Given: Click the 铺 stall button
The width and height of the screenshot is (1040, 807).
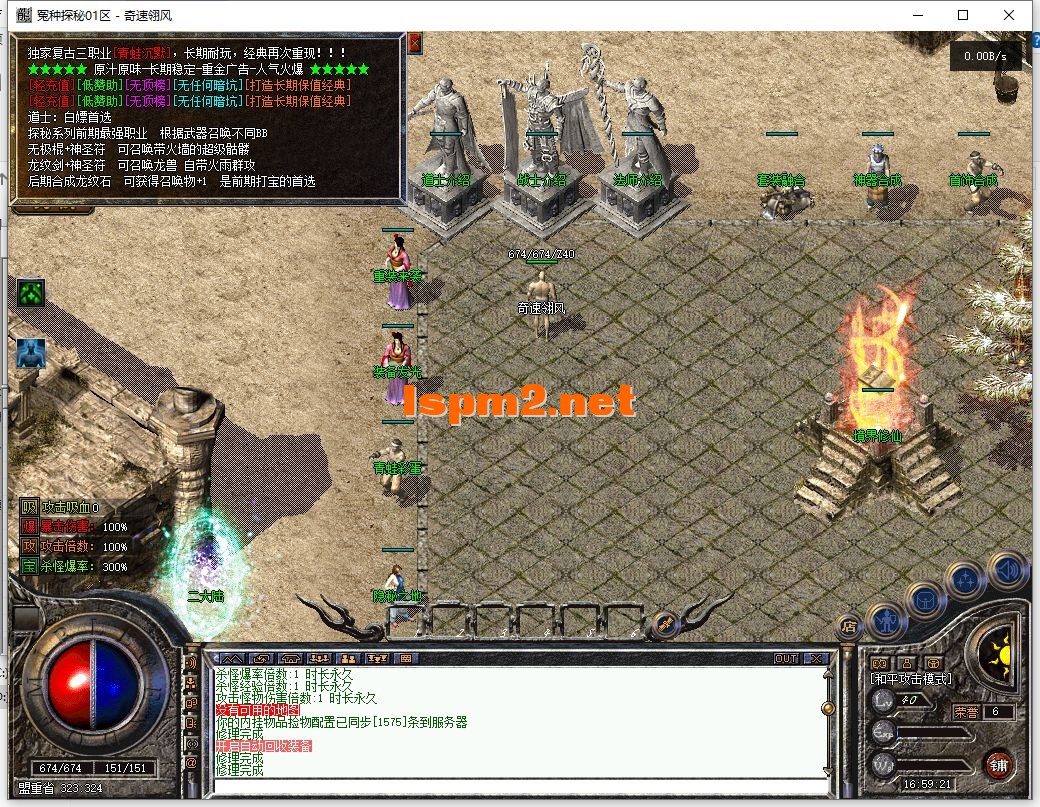Looking at the screenshot, I should pos(997,764).
